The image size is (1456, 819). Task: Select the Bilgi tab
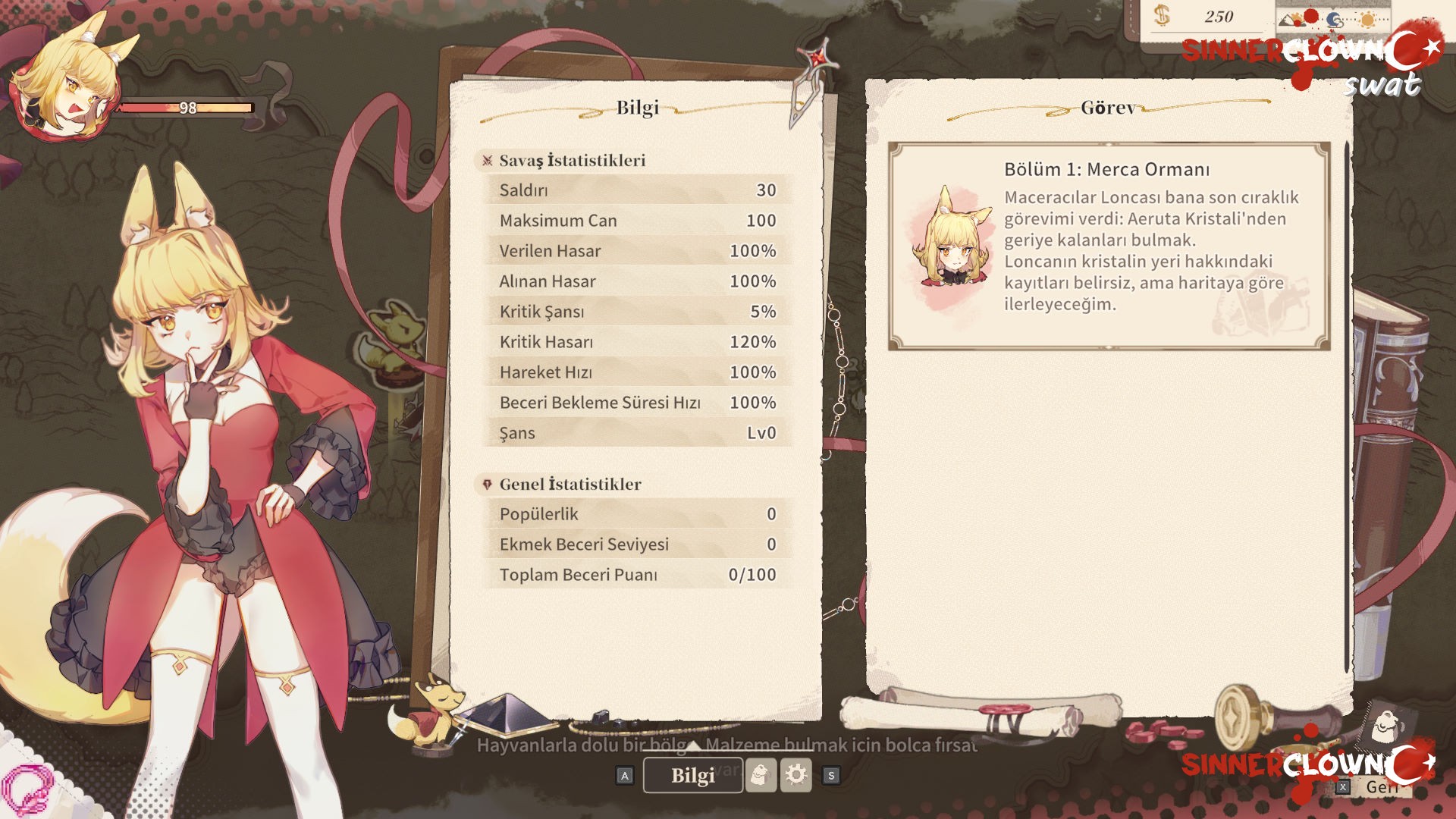pyautogui.click(x=692, y=775)
